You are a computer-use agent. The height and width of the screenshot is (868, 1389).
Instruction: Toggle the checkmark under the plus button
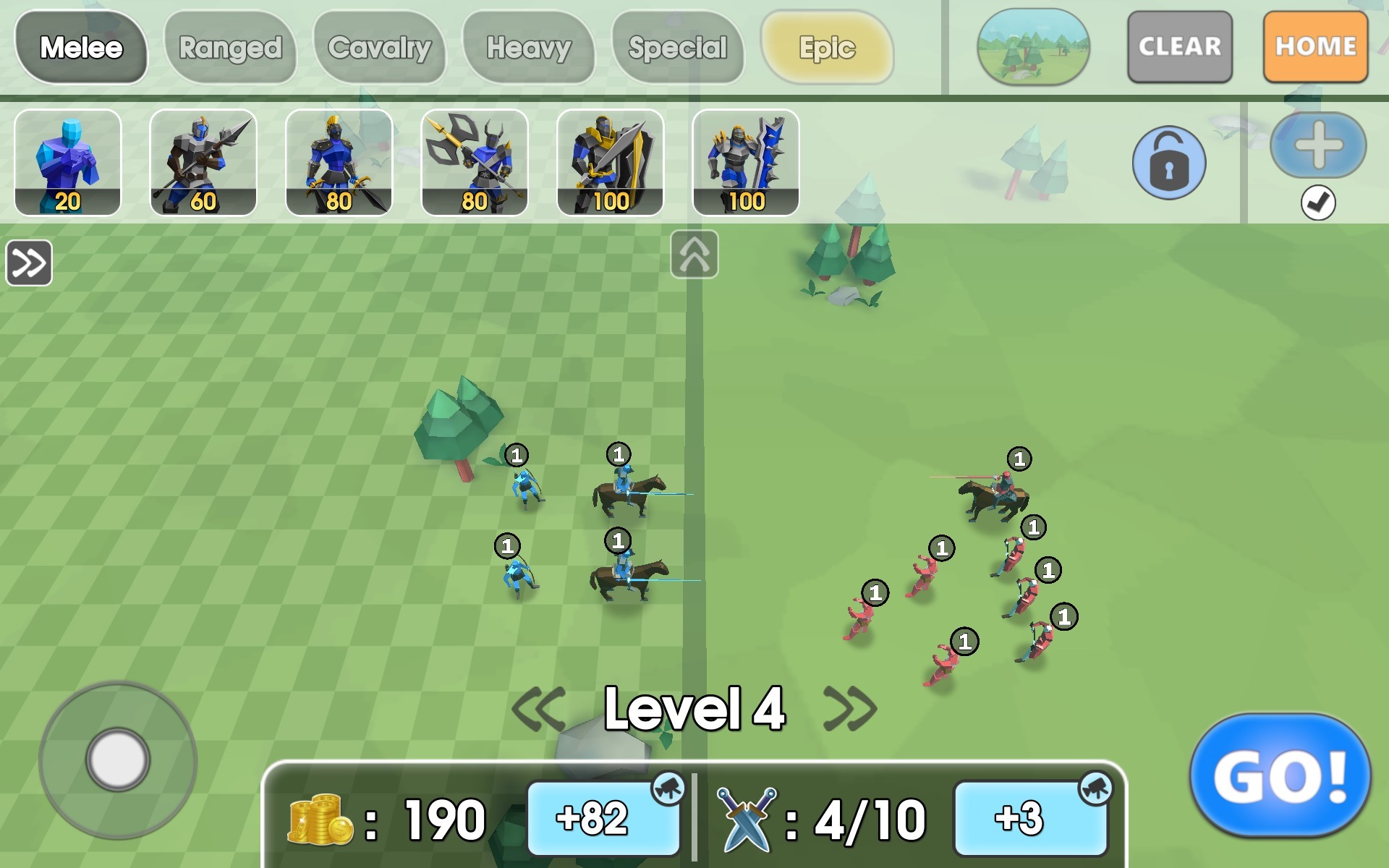[x=1318, y=205]
